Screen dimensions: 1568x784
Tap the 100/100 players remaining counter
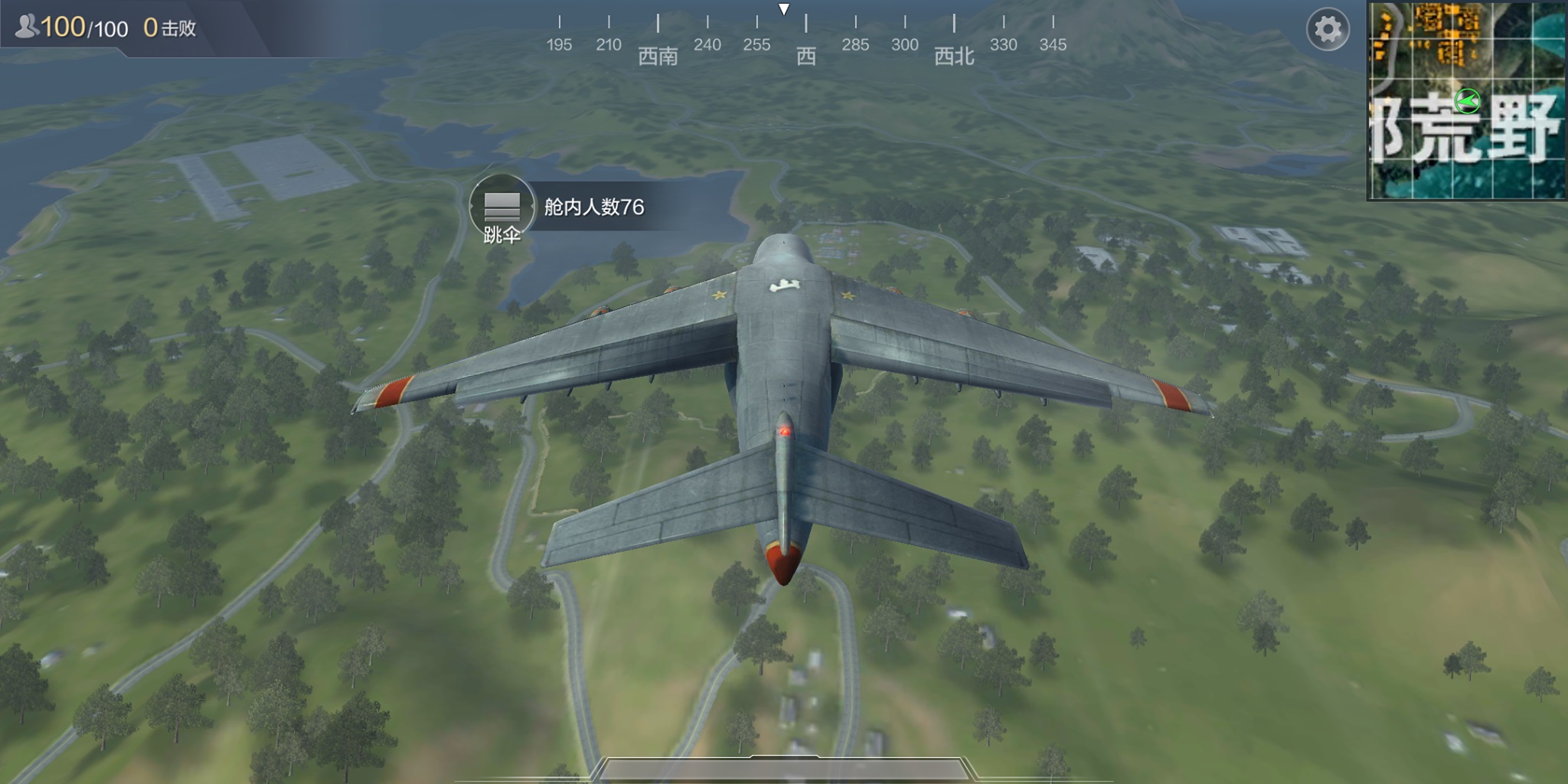pyautogui.click(x=84, y=25)
